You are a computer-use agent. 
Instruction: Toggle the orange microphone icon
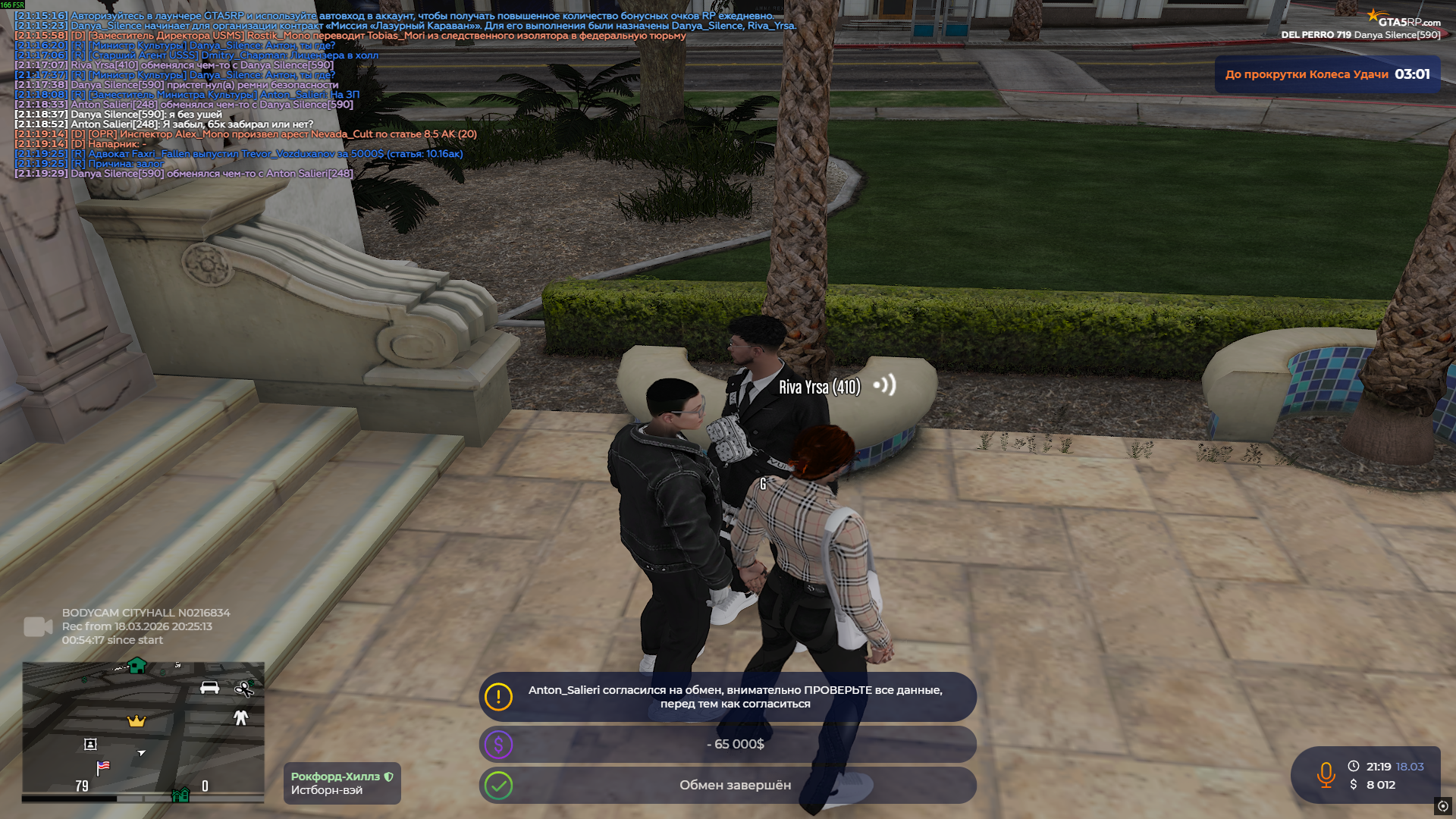[x=1326, y=775]
